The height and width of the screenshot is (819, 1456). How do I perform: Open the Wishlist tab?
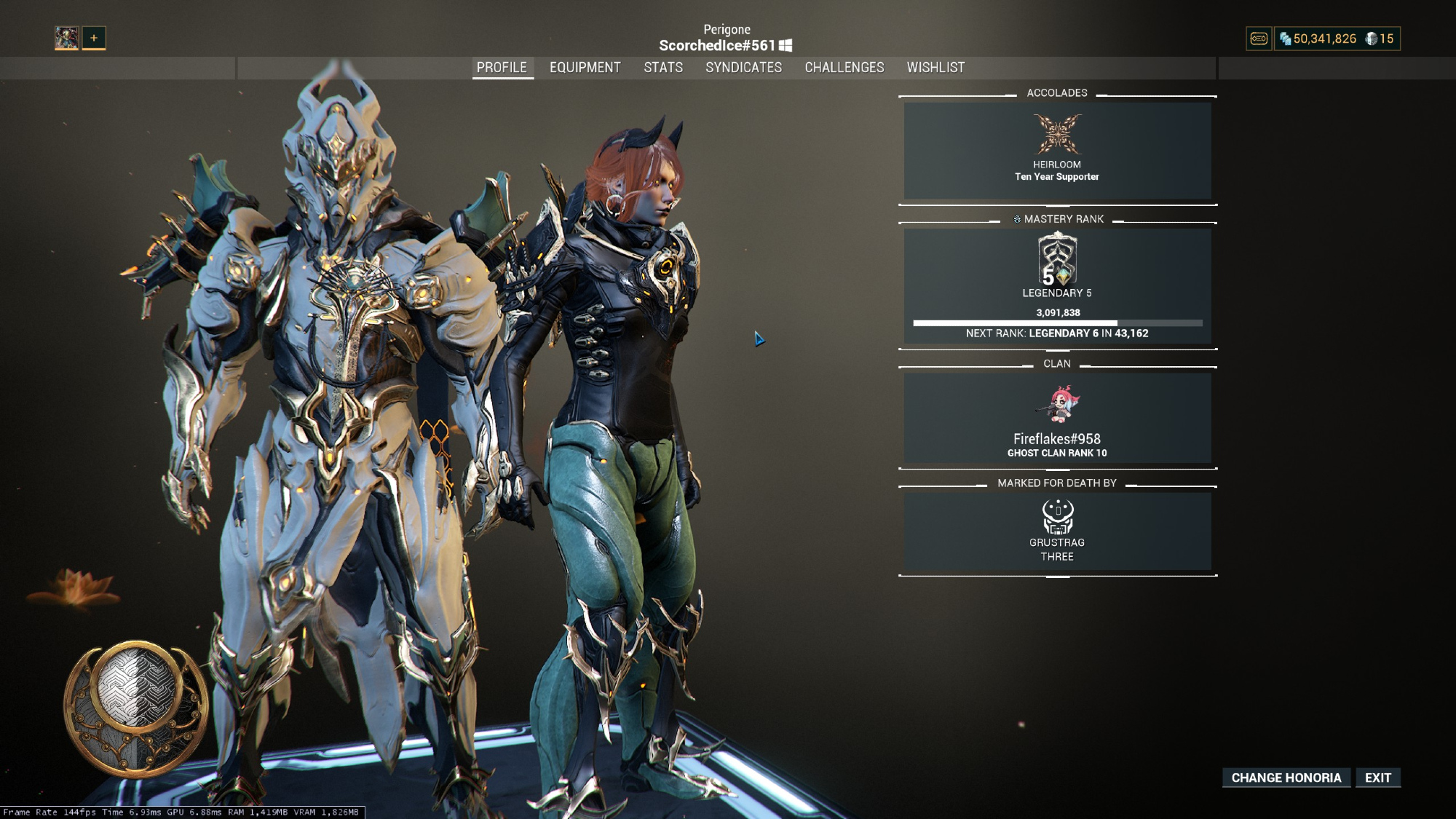(935, 68)
